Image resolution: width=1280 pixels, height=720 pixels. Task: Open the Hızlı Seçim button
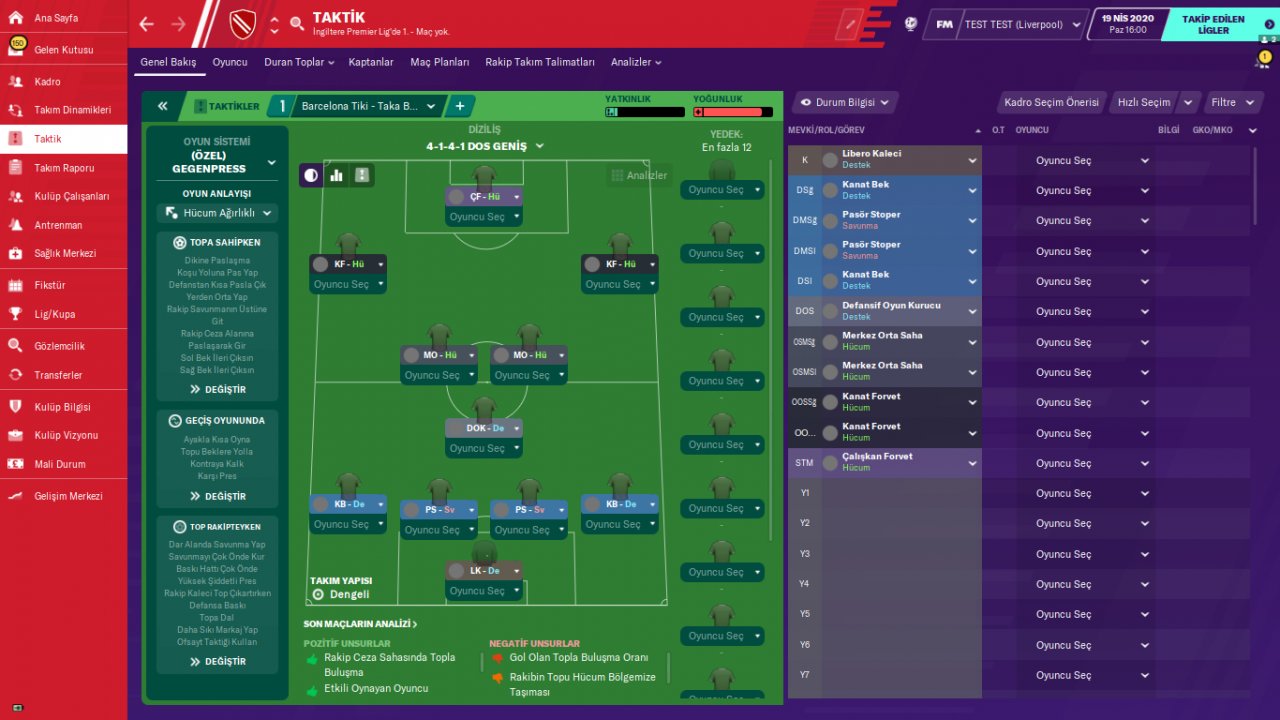(1143, 102)
